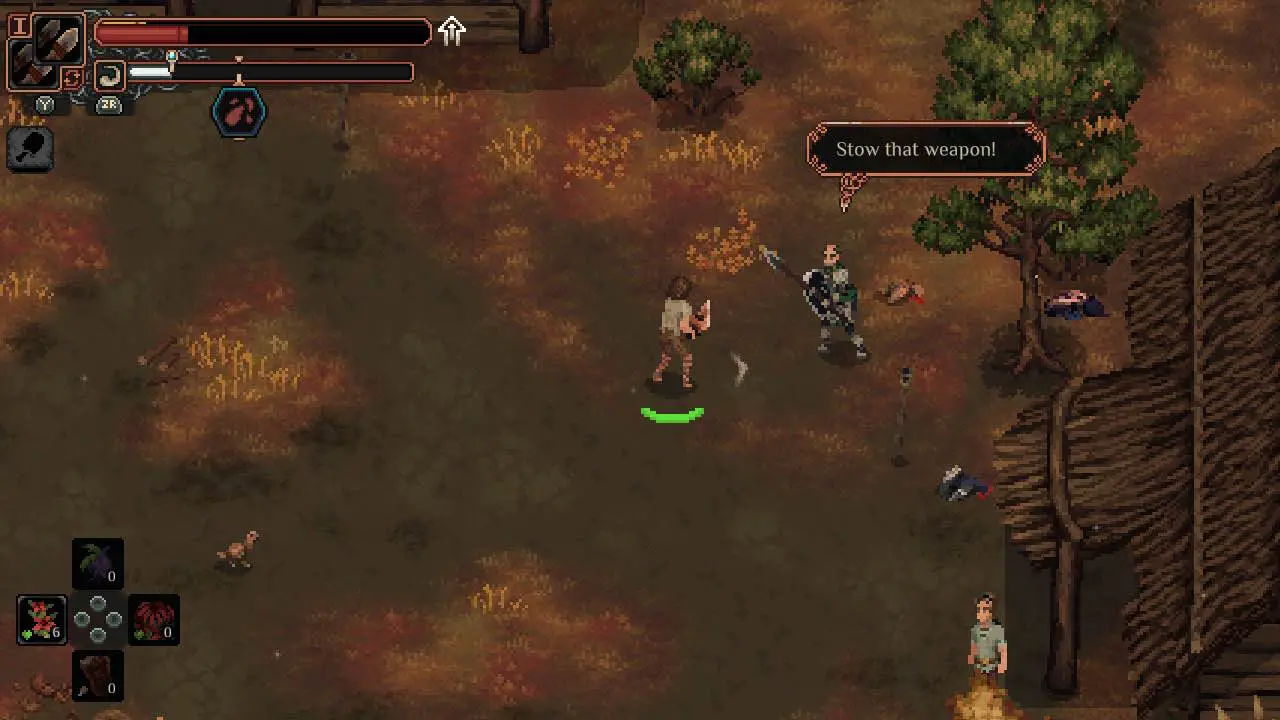Screen dimensions: 1280x720
Task: Open the dark food drumstick icon
Action: (x=30, y=150)
